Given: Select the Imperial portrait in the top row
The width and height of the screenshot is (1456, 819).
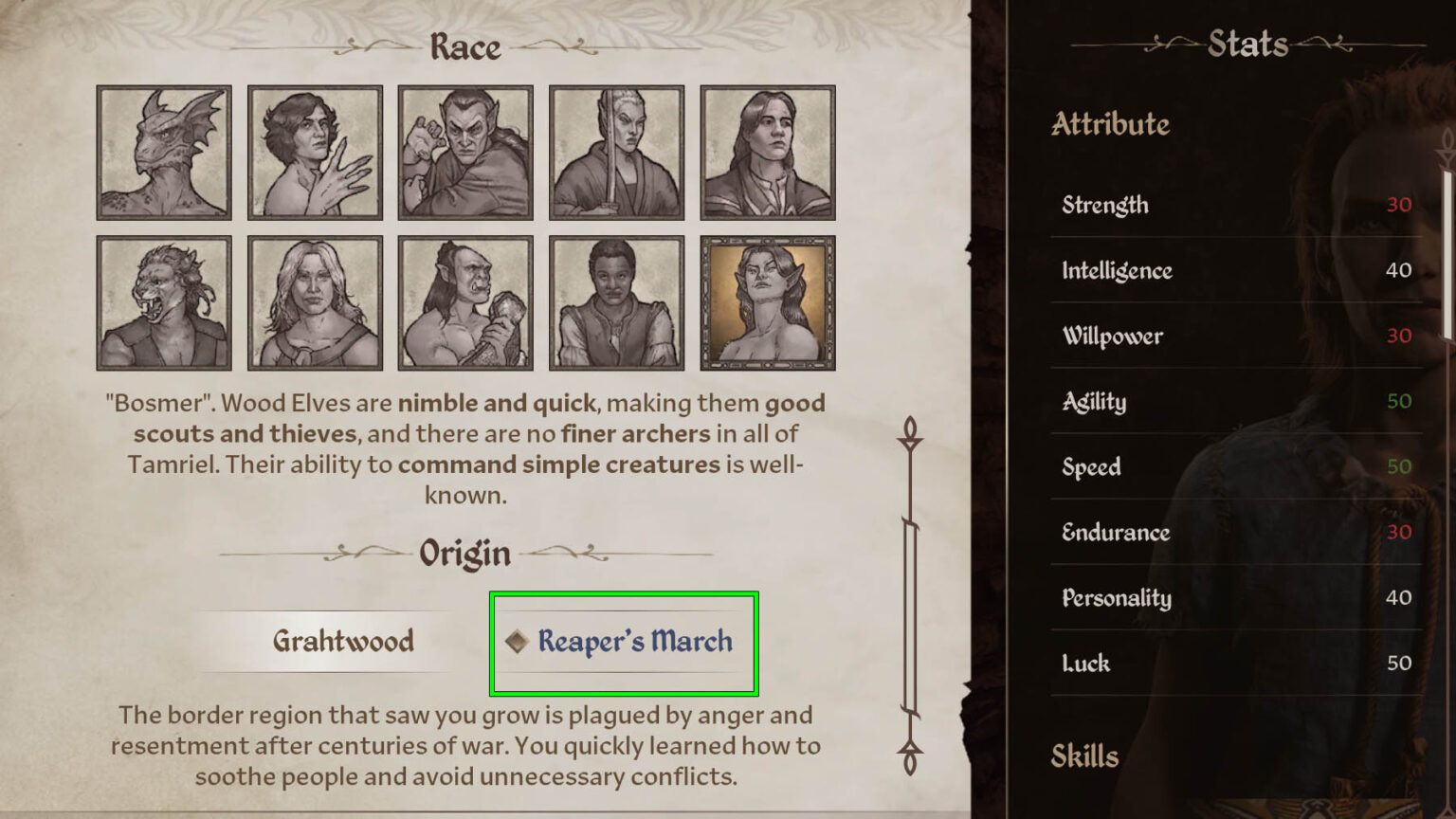Looking at the screenshot, I should 768,152.
